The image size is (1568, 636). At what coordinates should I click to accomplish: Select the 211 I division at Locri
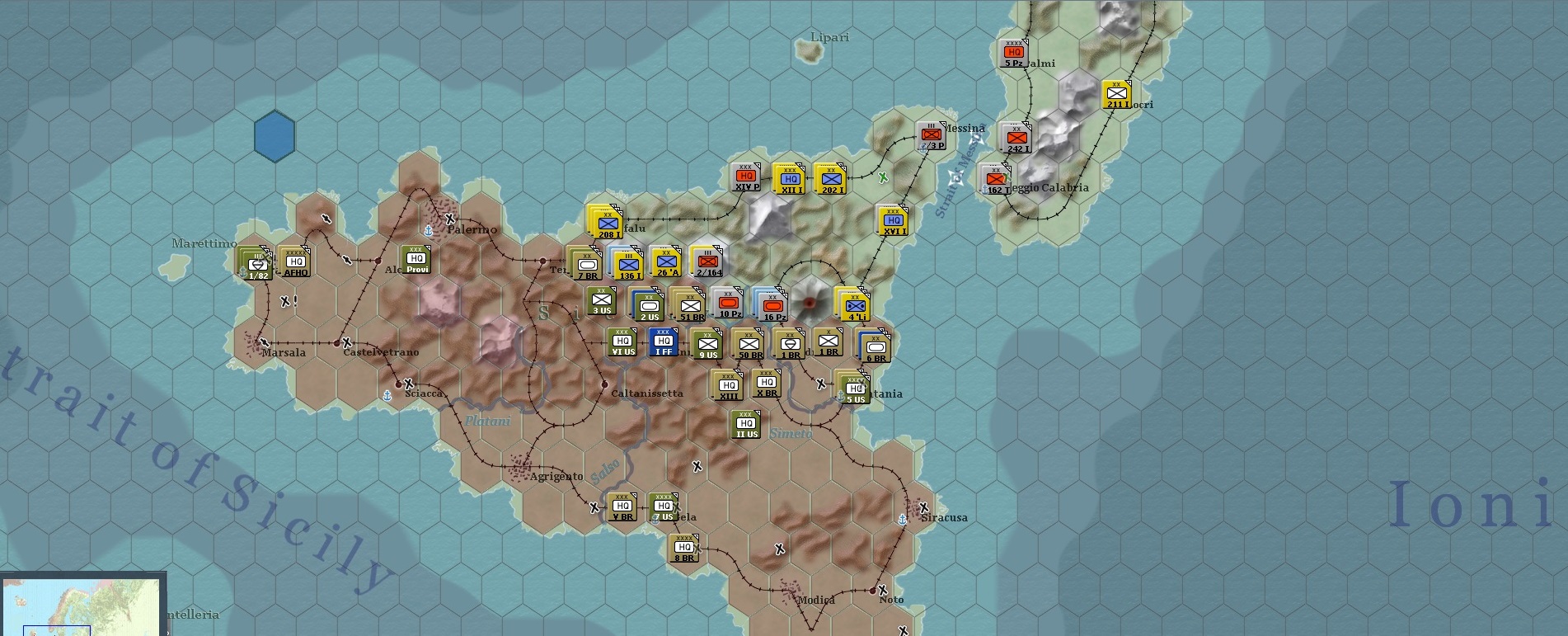click(x=1119, y=93)
